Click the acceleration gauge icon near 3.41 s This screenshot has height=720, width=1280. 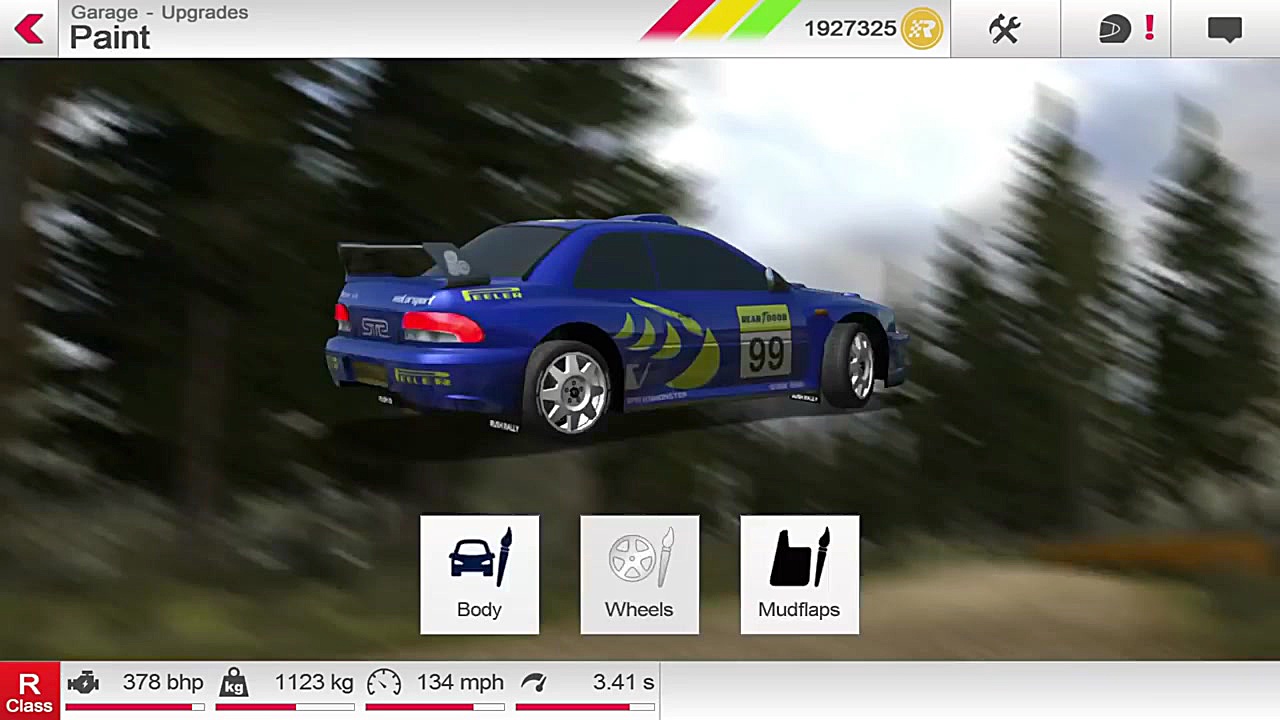[534, 682]
